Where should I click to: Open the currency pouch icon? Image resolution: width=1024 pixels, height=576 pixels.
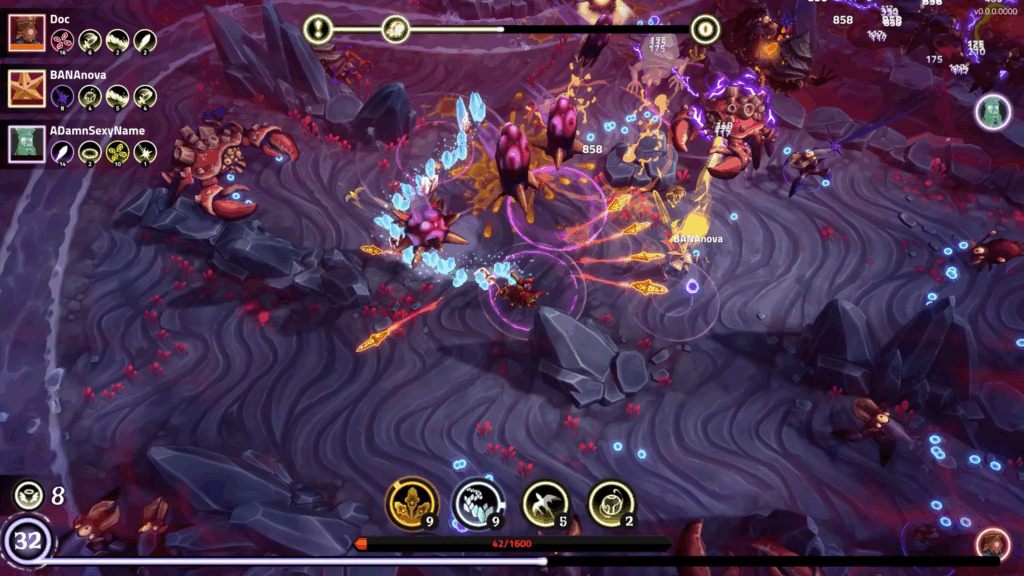[28, 494]
